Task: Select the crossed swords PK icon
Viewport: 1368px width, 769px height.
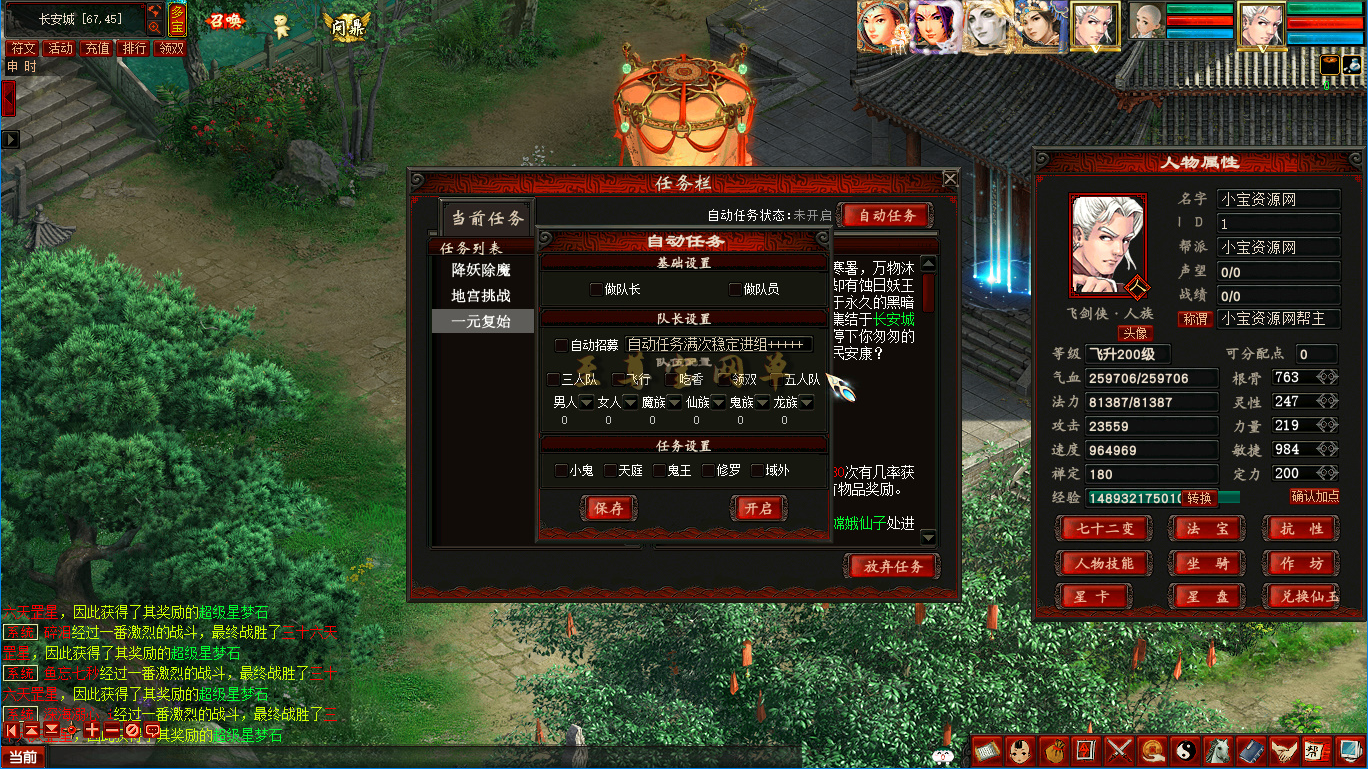Action: 1118,752
